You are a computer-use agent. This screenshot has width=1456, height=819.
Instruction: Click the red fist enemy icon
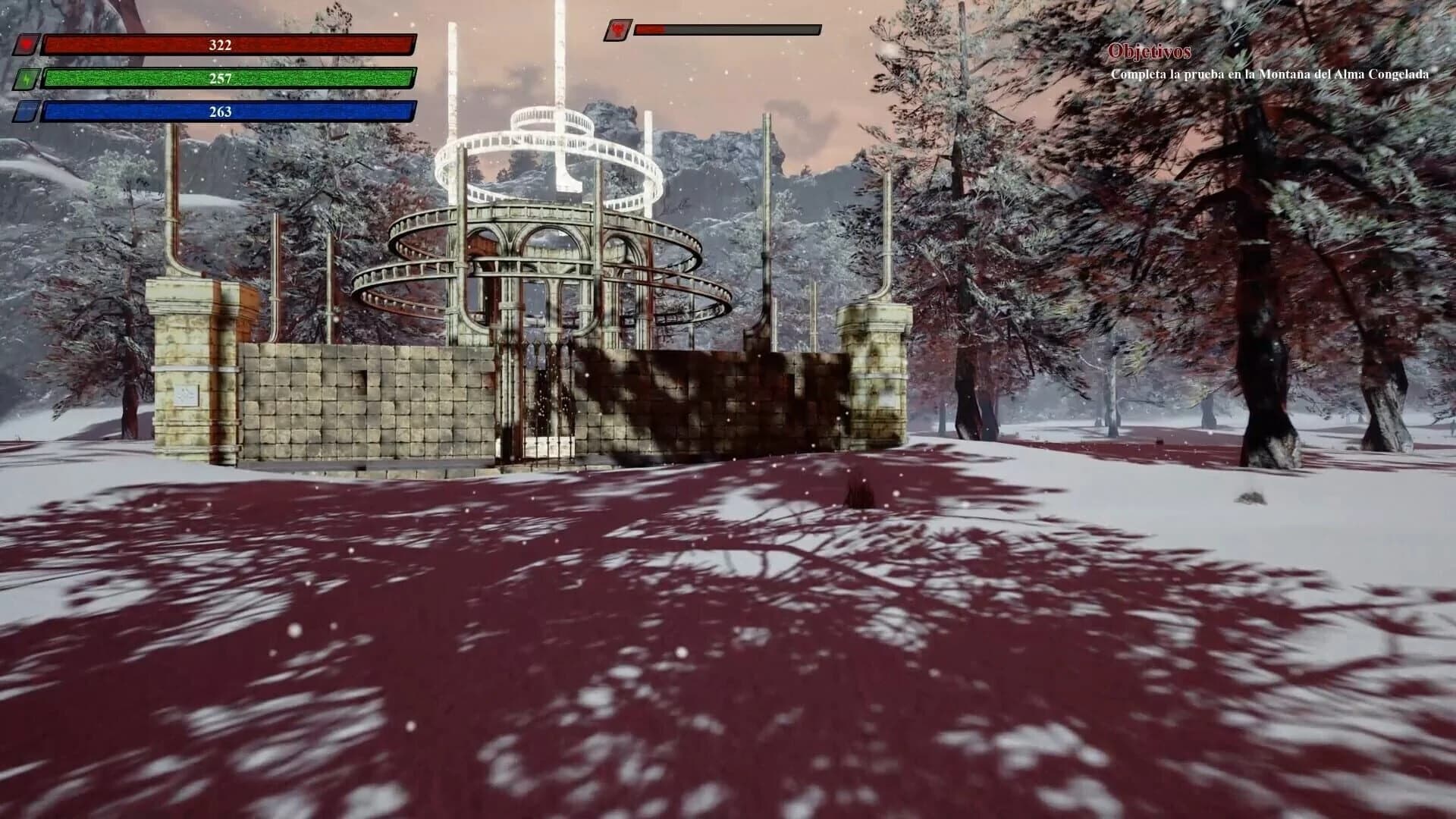pos(618,31)
